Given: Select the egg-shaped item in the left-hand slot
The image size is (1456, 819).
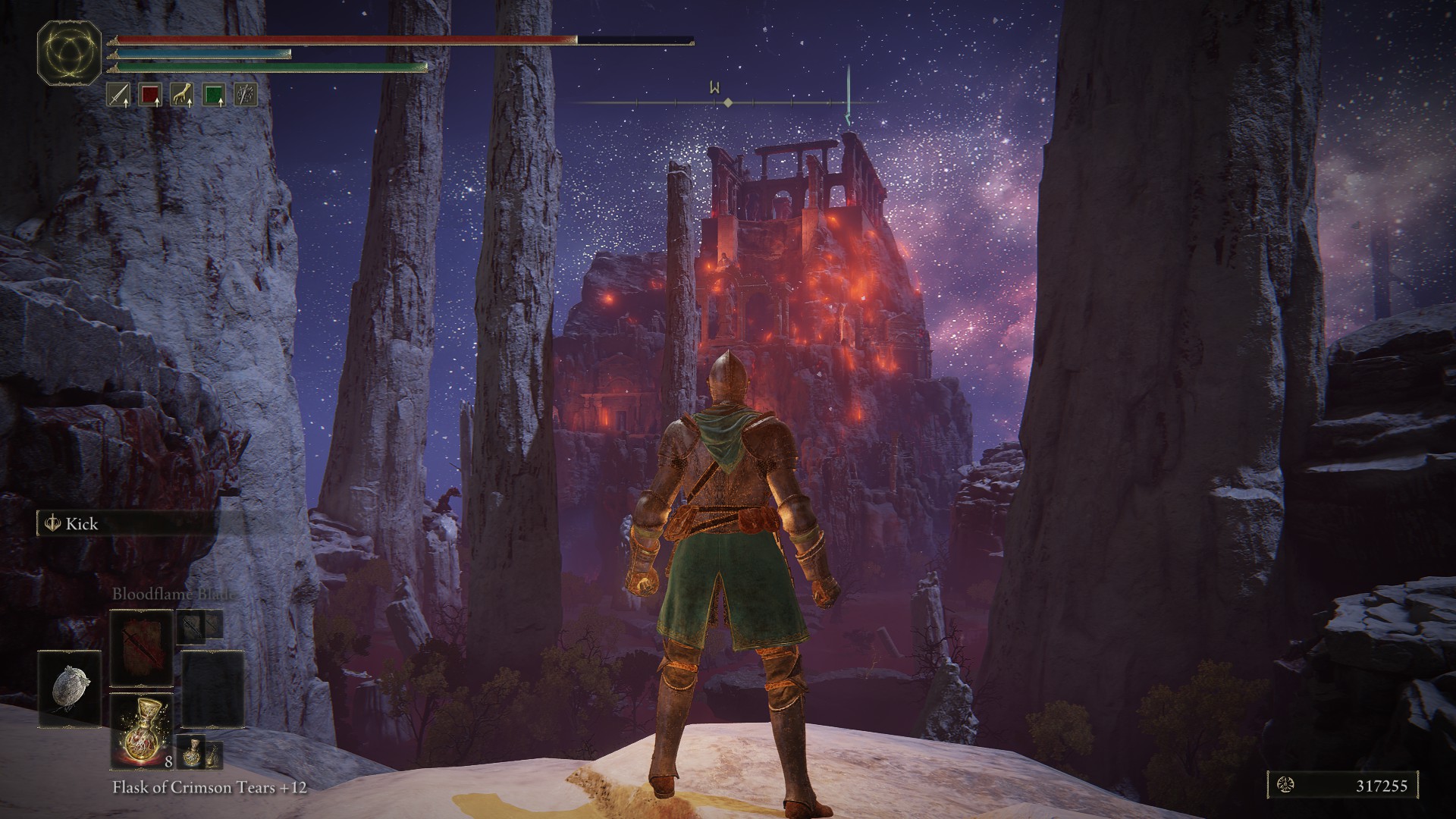Looking at the screenshot, I should click(70, 689).
